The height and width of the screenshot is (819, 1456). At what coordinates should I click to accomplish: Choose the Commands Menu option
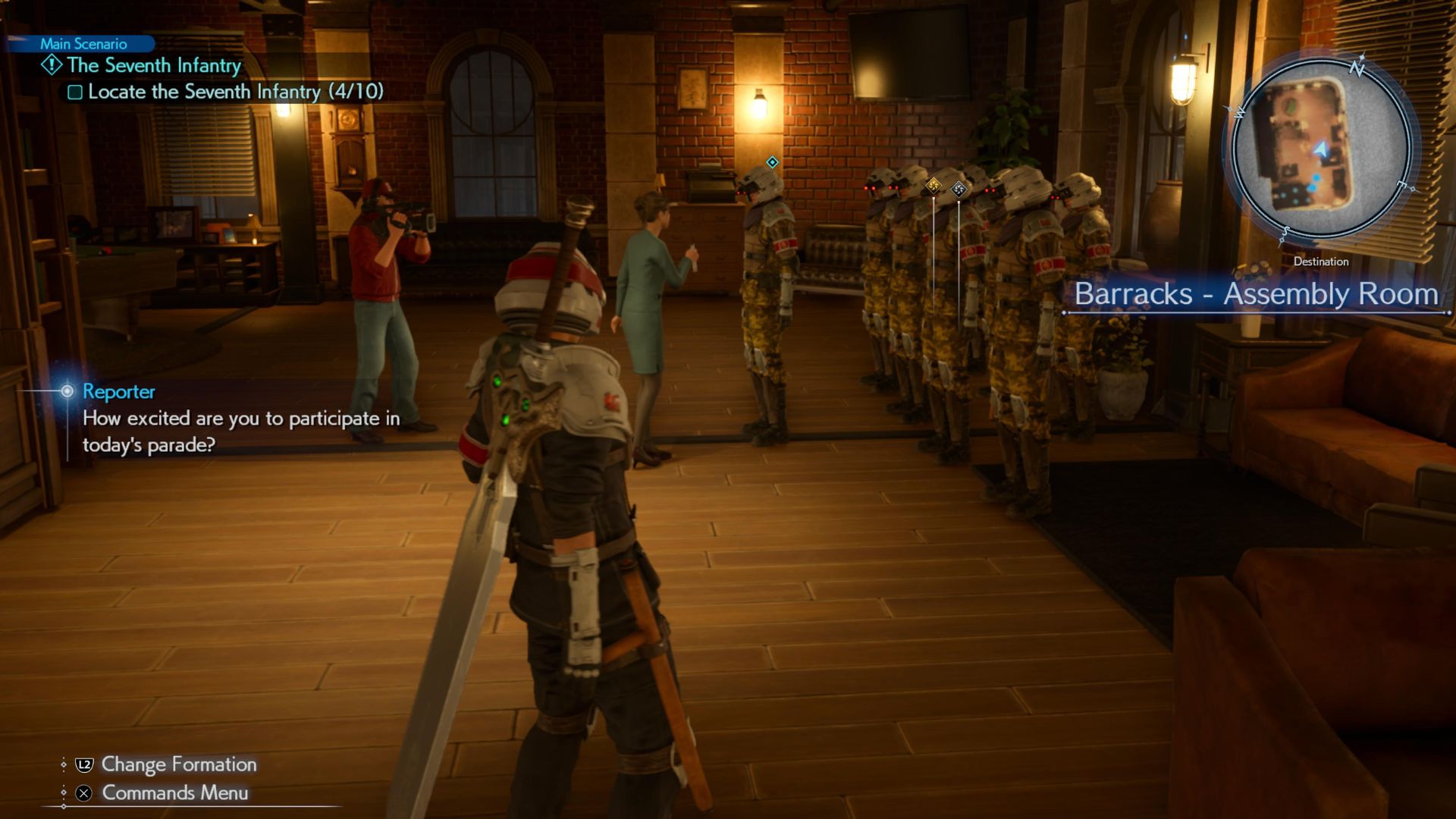click(x=174, y=792)
